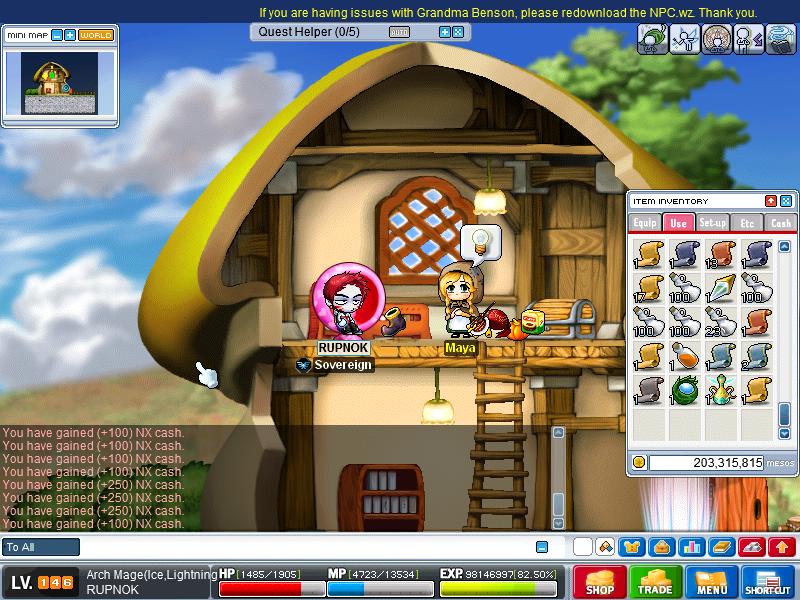Open the Cash Shop
This screenshot has height=600, width=800.
(599, 582)
